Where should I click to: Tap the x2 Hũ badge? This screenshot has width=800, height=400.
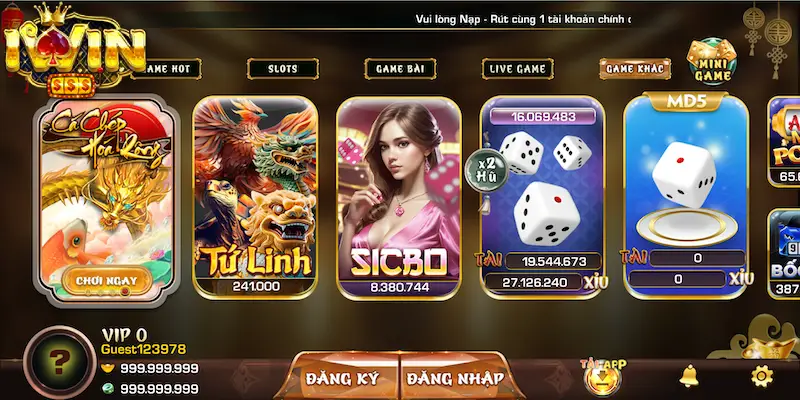(x=489, y=166)
